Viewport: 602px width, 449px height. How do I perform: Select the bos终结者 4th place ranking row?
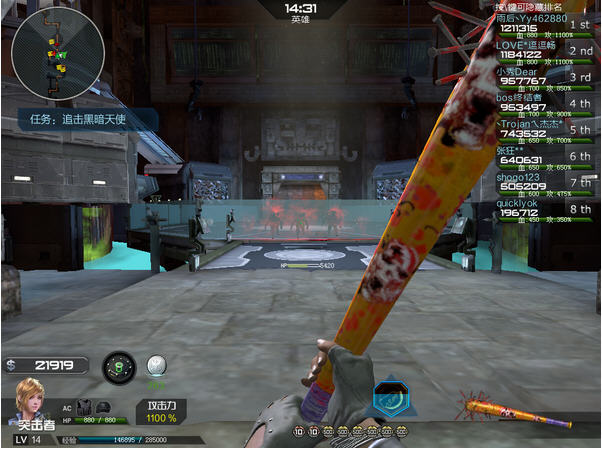pyautogui.click(x=543, y=103)
